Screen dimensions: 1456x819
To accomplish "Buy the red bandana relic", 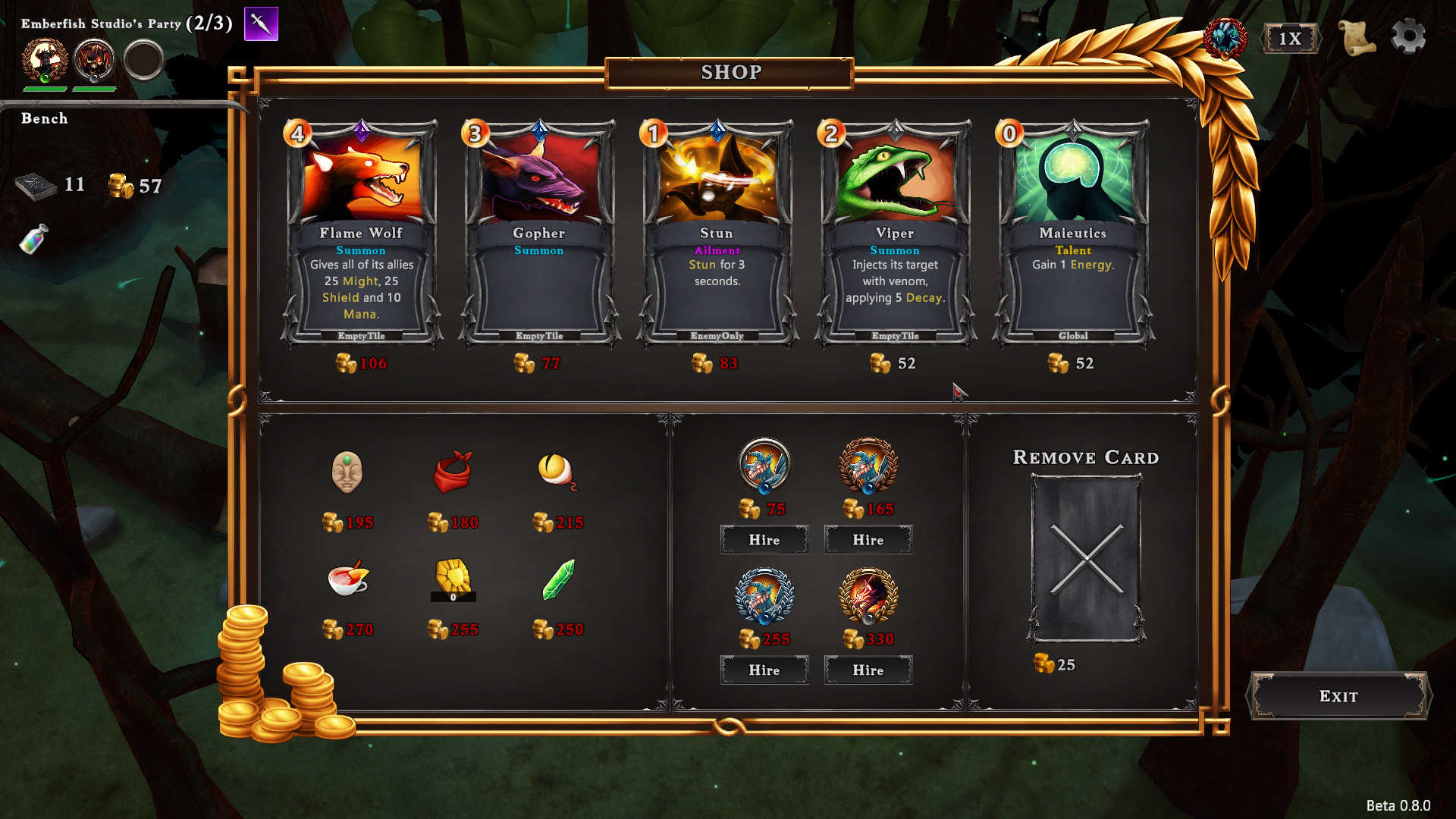I will pos(453,472).
